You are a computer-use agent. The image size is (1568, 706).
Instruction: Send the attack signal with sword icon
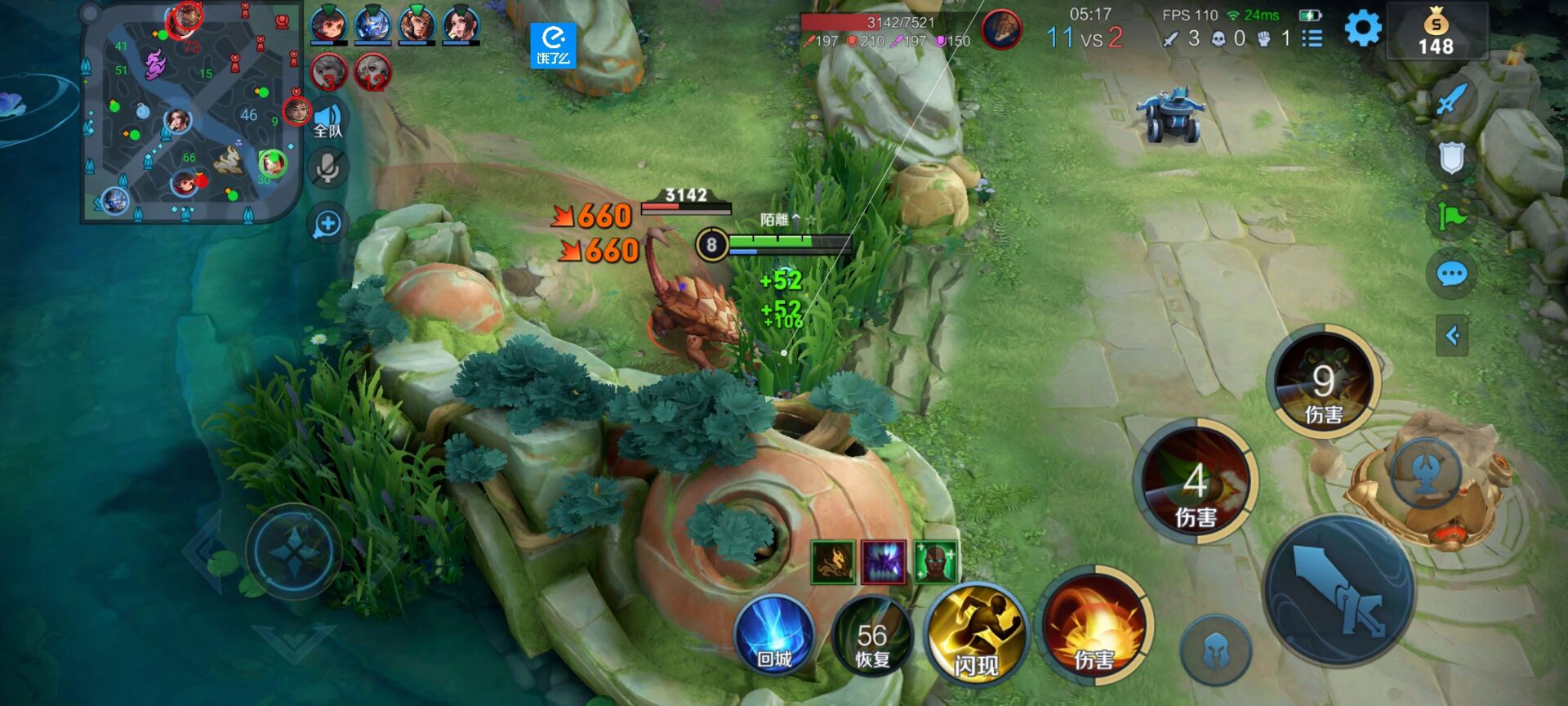(1451, 101)
